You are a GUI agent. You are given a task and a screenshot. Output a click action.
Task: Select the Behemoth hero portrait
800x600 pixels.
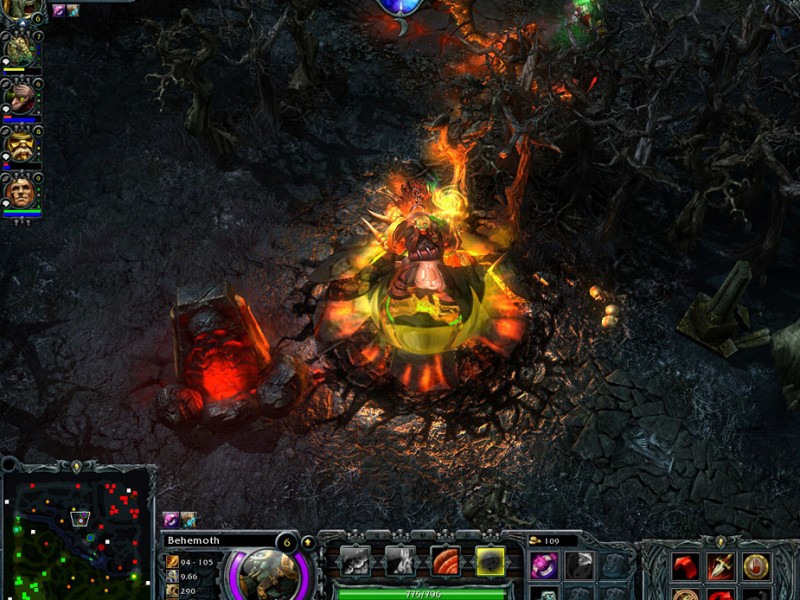click(x=266, y=573)
